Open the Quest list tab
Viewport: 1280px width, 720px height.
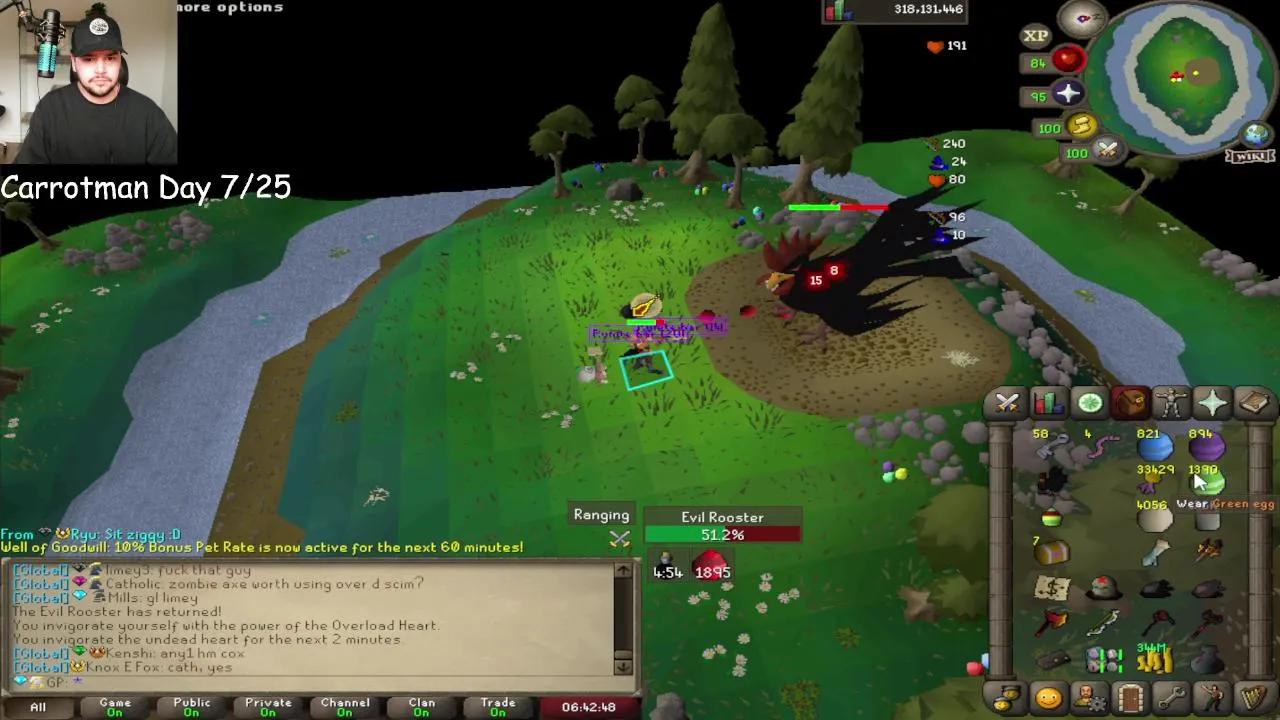(1089, 403)
